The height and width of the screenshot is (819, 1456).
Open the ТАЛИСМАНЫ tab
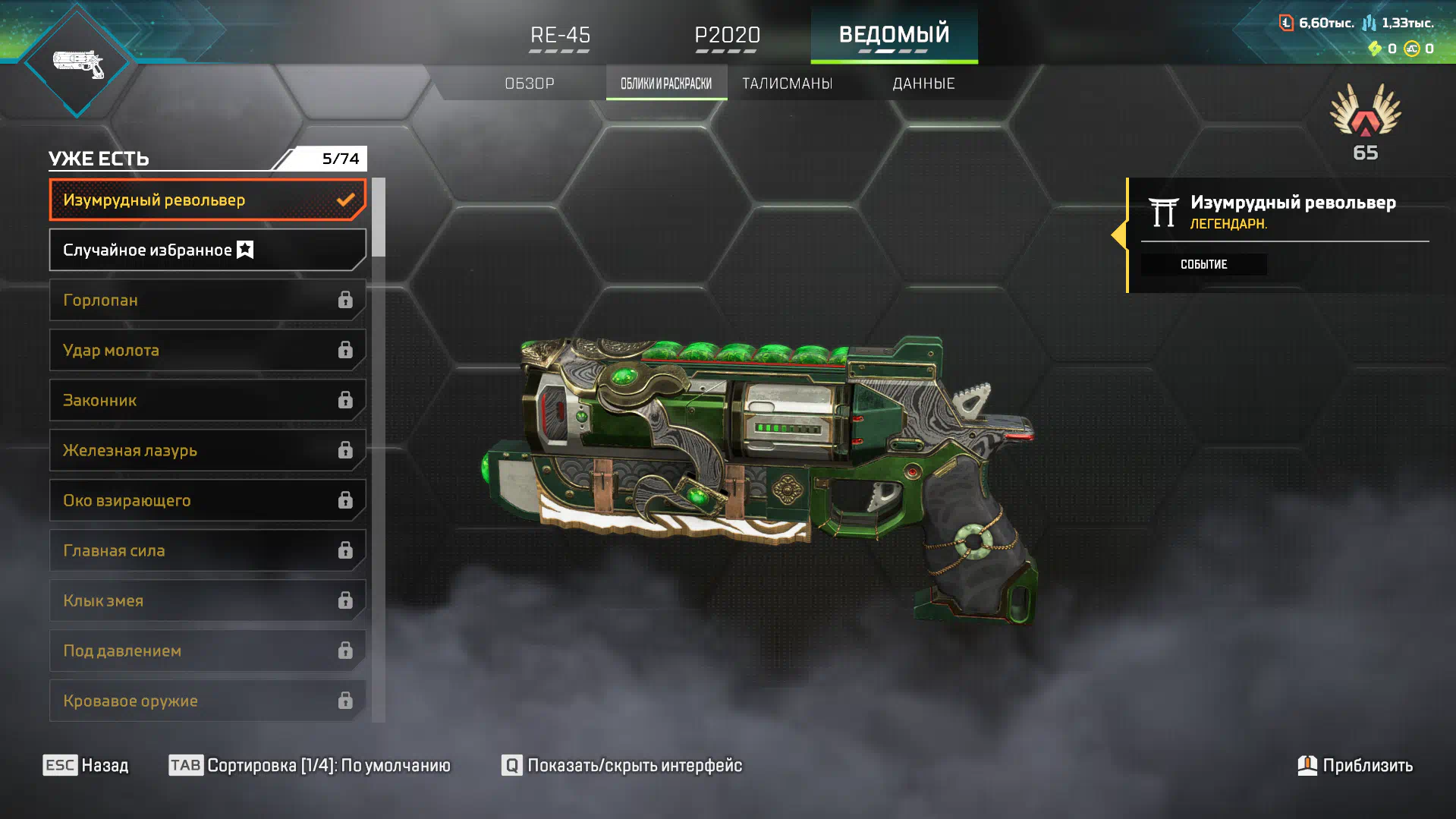pos(787,83)
